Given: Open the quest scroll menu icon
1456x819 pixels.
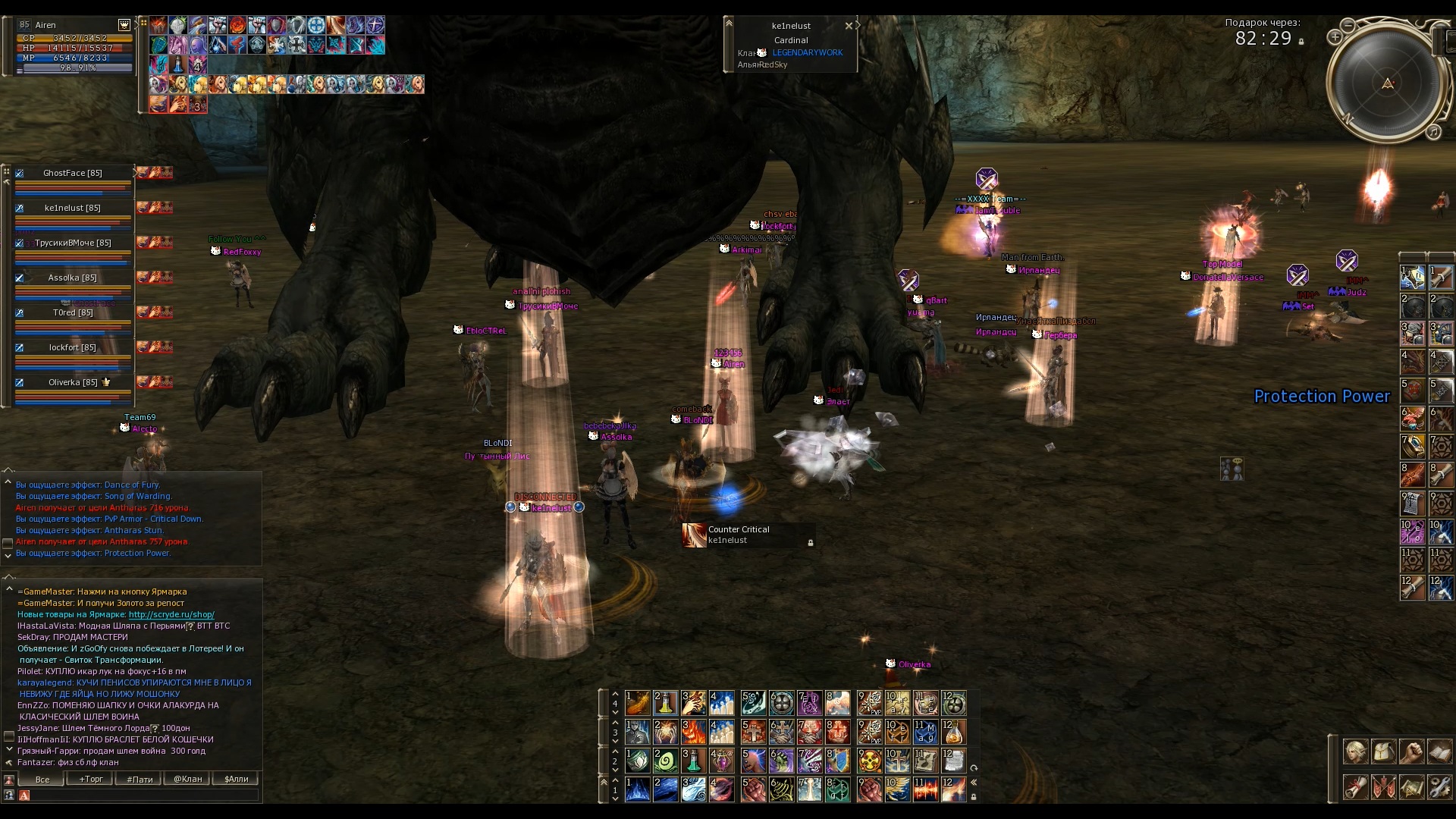Looking at the screenshot, I should point(1355,787).
